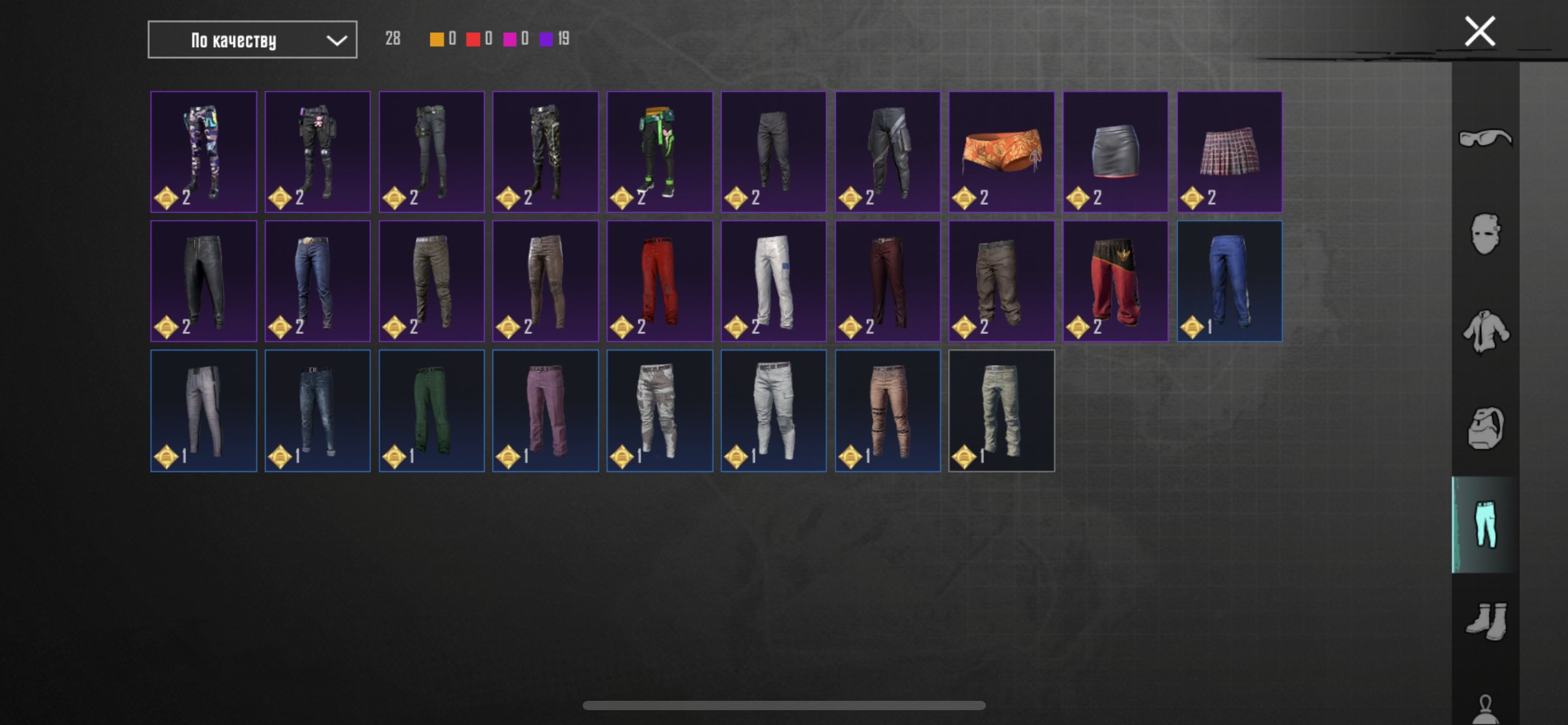Close the inventory screen
The height and width of the screenshot is (725, 1568).
coord(1479,32)
